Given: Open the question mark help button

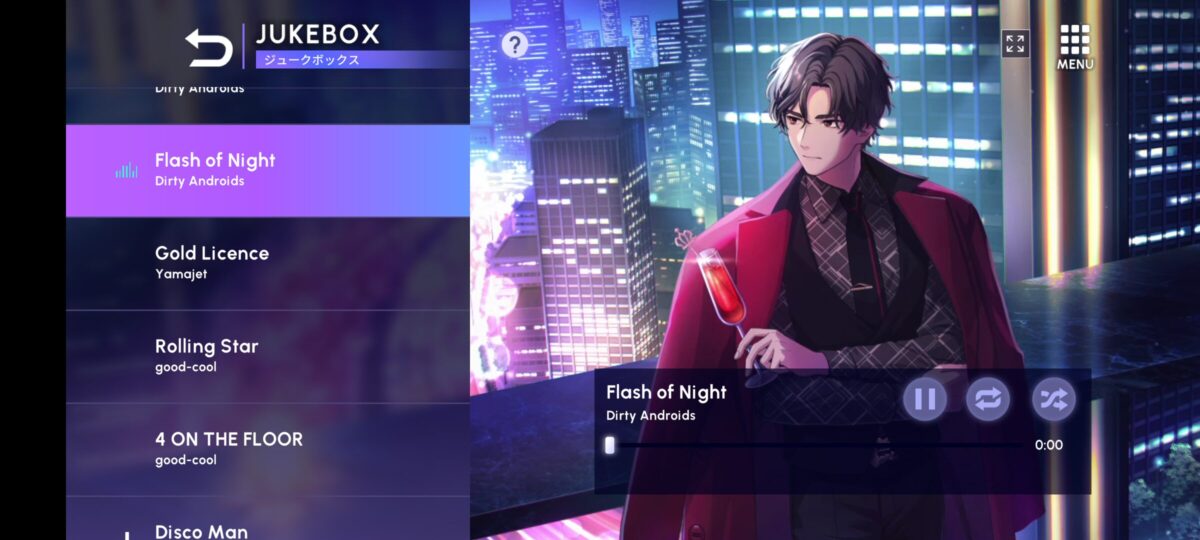Looking at the screenshot, I should click(514, 44).
